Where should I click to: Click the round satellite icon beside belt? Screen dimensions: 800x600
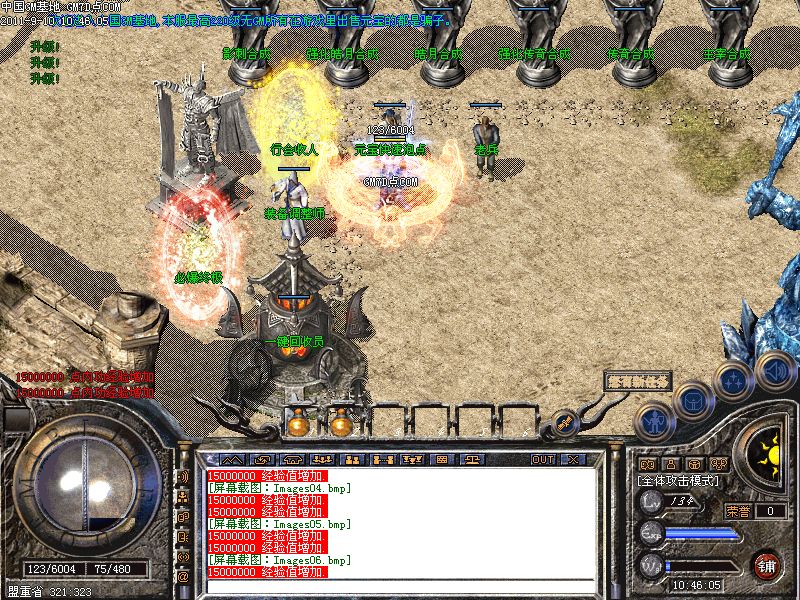(x=564, y=423)
